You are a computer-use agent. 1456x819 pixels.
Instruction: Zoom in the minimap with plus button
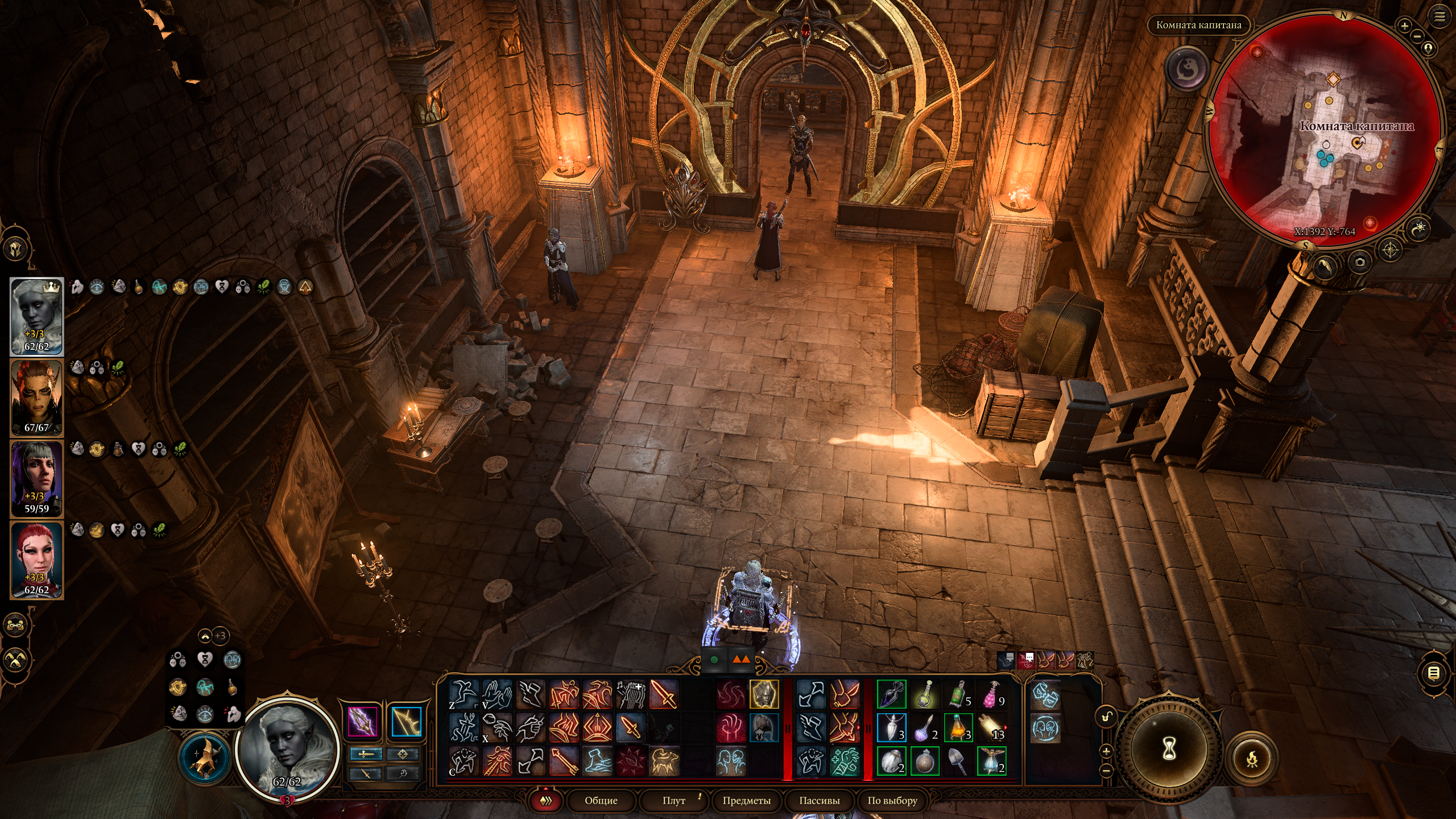tap(1404, 26)
